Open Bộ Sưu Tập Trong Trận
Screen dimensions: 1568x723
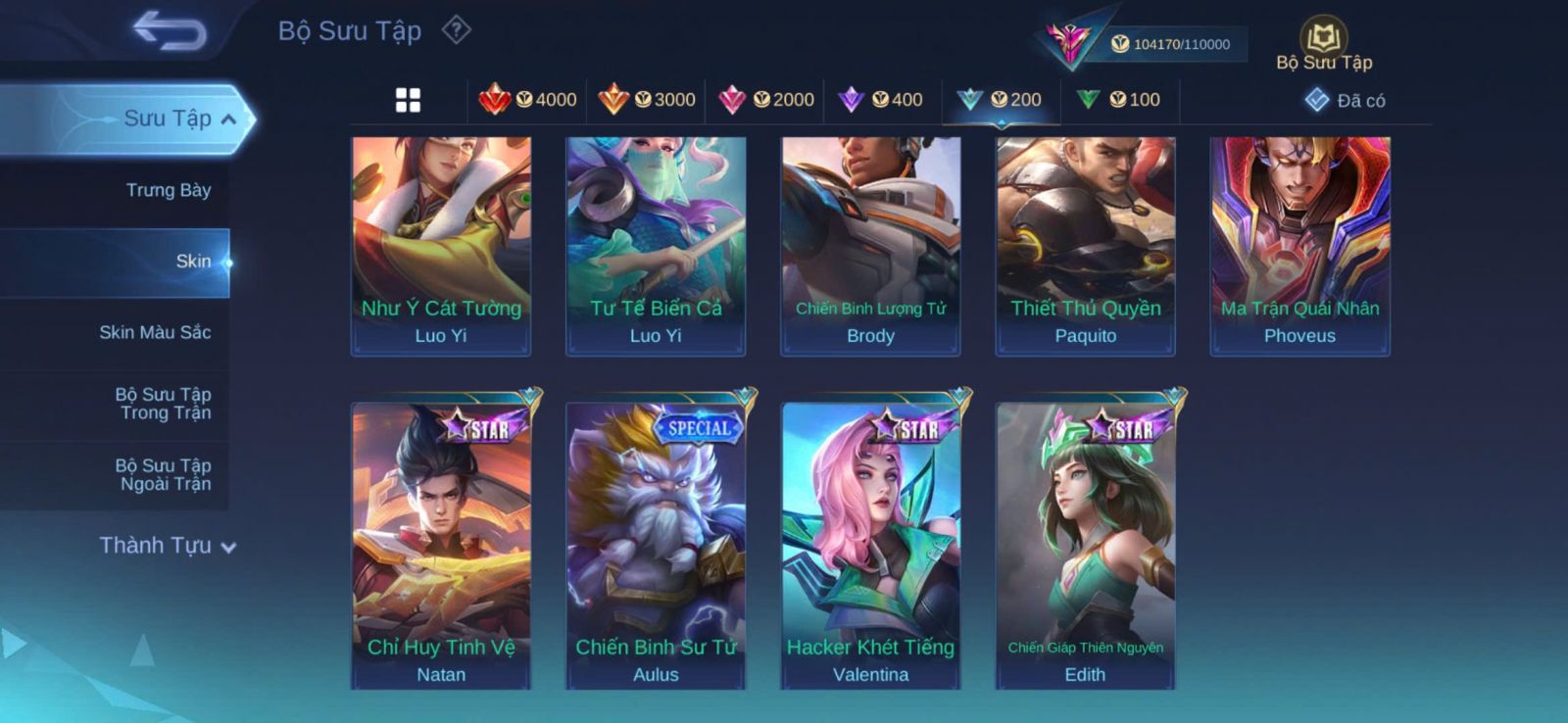pyautogui.click(x=165, y=404)
